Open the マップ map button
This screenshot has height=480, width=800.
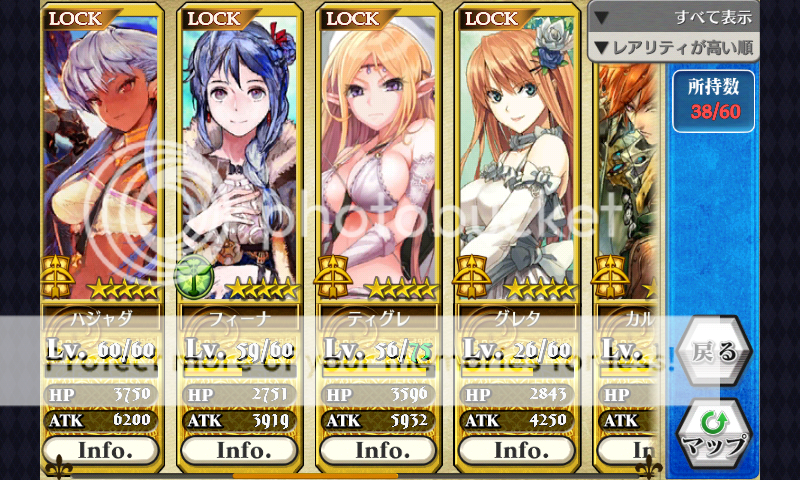click(714, 432)
